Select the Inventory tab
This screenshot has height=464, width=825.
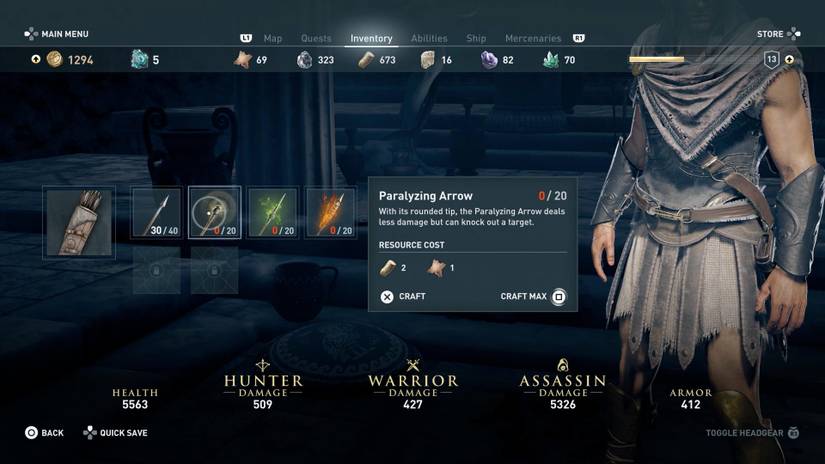click(x=371, y=38)
